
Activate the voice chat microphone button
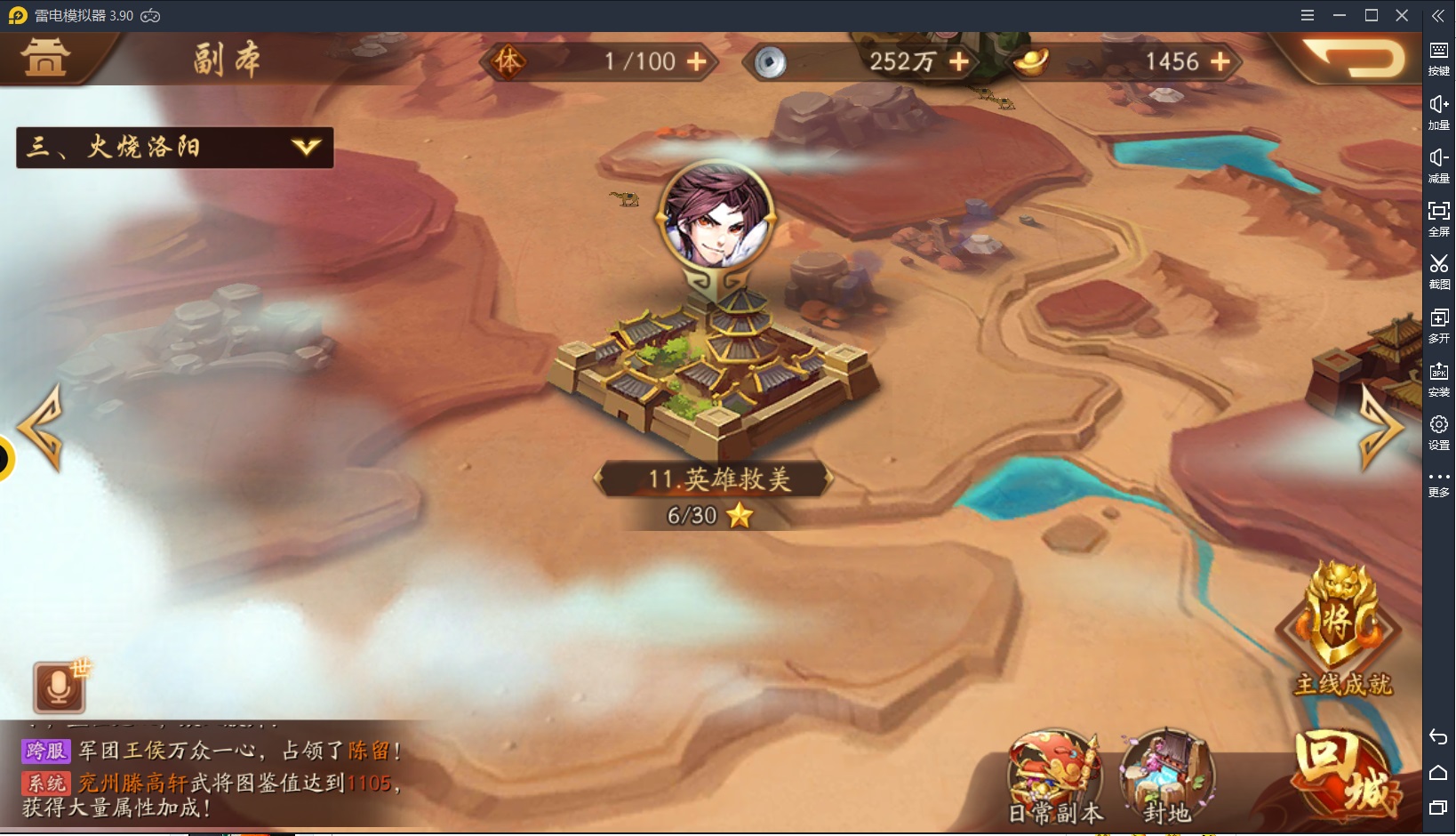(59, 687)
